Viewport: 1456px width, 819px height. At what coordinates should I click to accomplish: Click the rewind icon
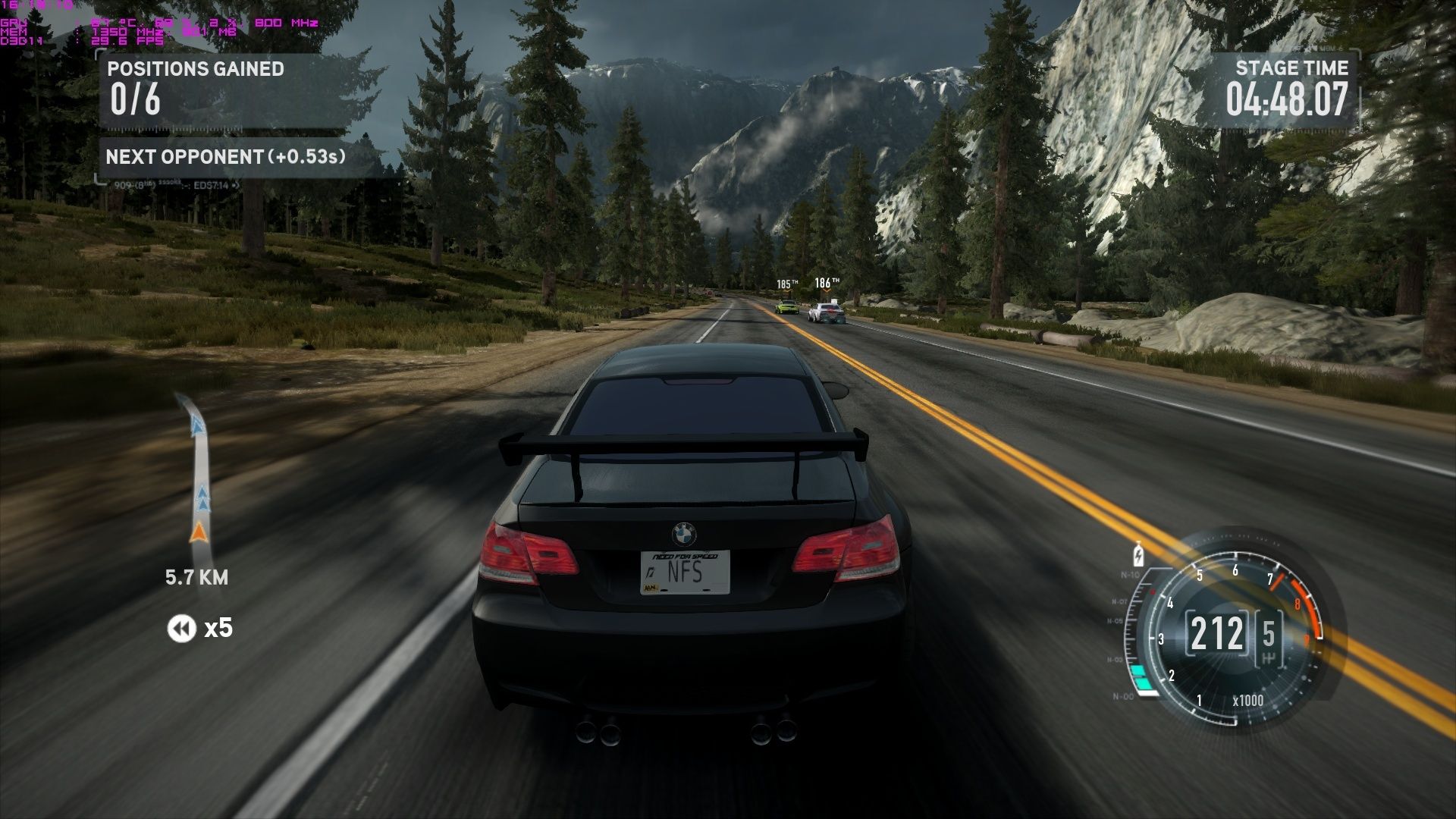pyautogui.click(x=181, y=628)
